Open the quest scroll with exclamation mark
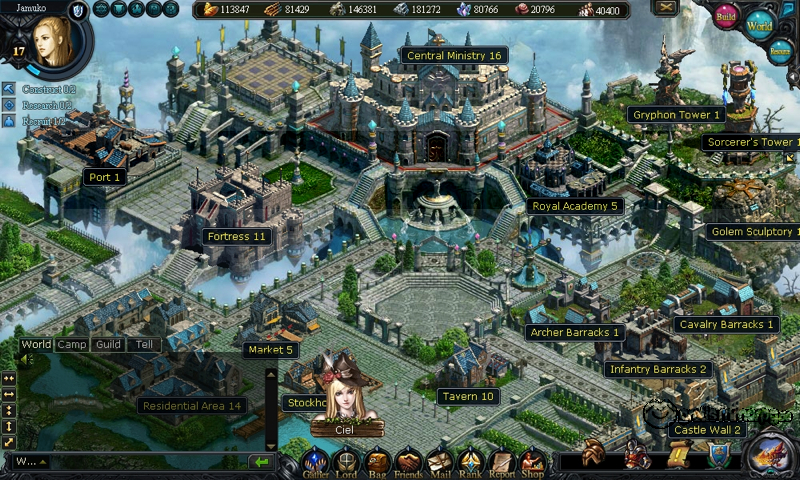The width and height of the screenshot is (800, 480). pos(678,455)
